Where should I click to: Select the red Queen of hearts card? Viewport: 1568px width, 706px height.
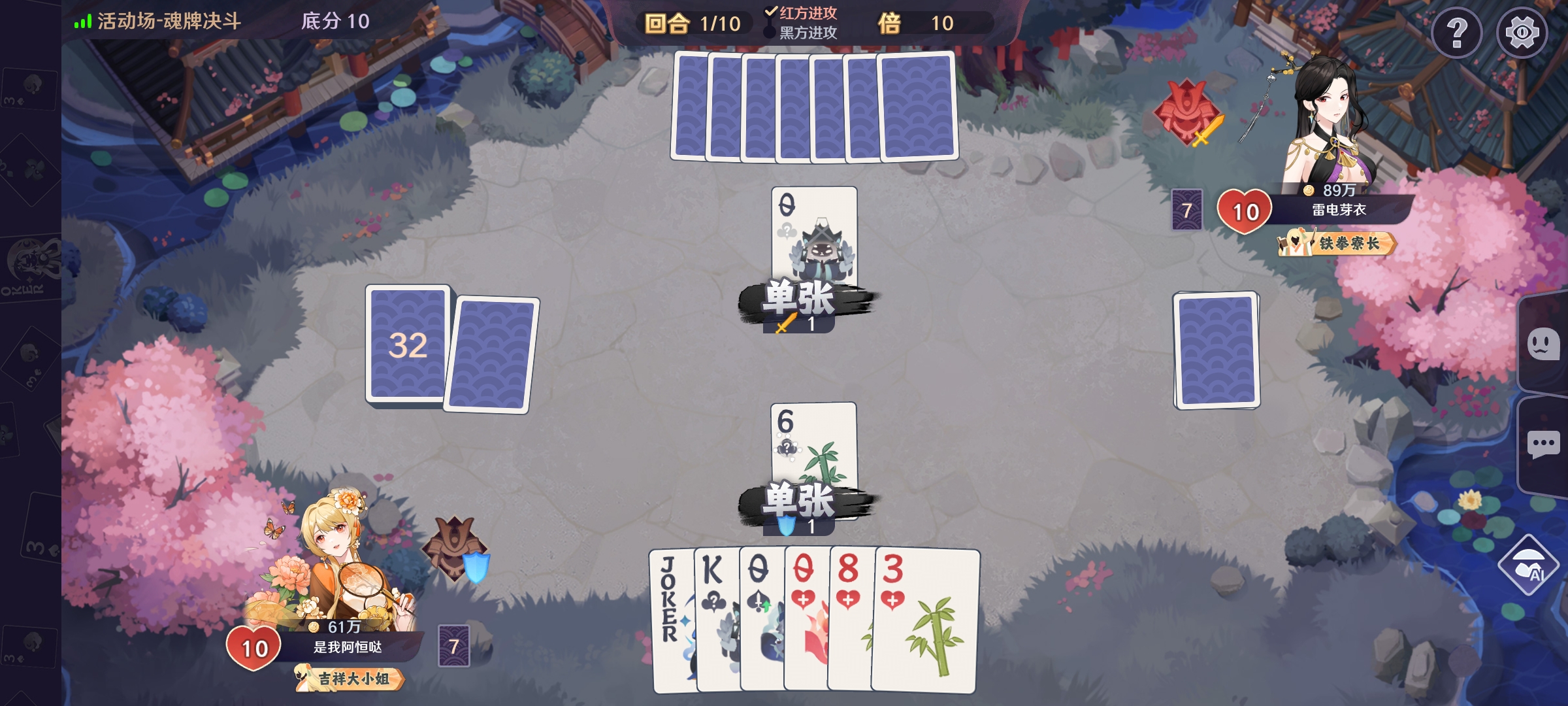pyautogui.click(x=806, y=621)
